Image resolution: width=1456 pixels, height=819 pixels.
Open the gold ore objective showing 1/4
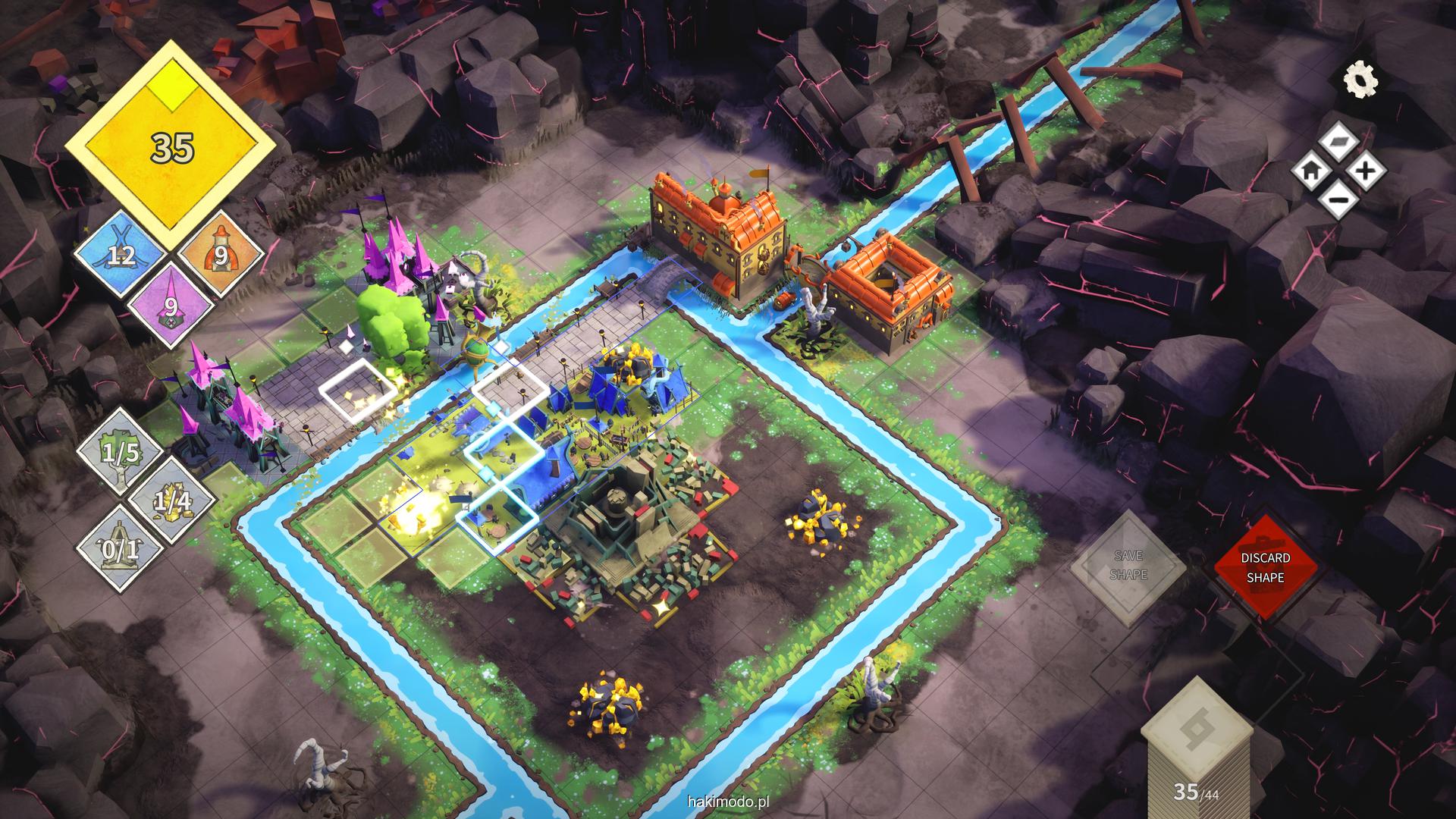[171, 501]
